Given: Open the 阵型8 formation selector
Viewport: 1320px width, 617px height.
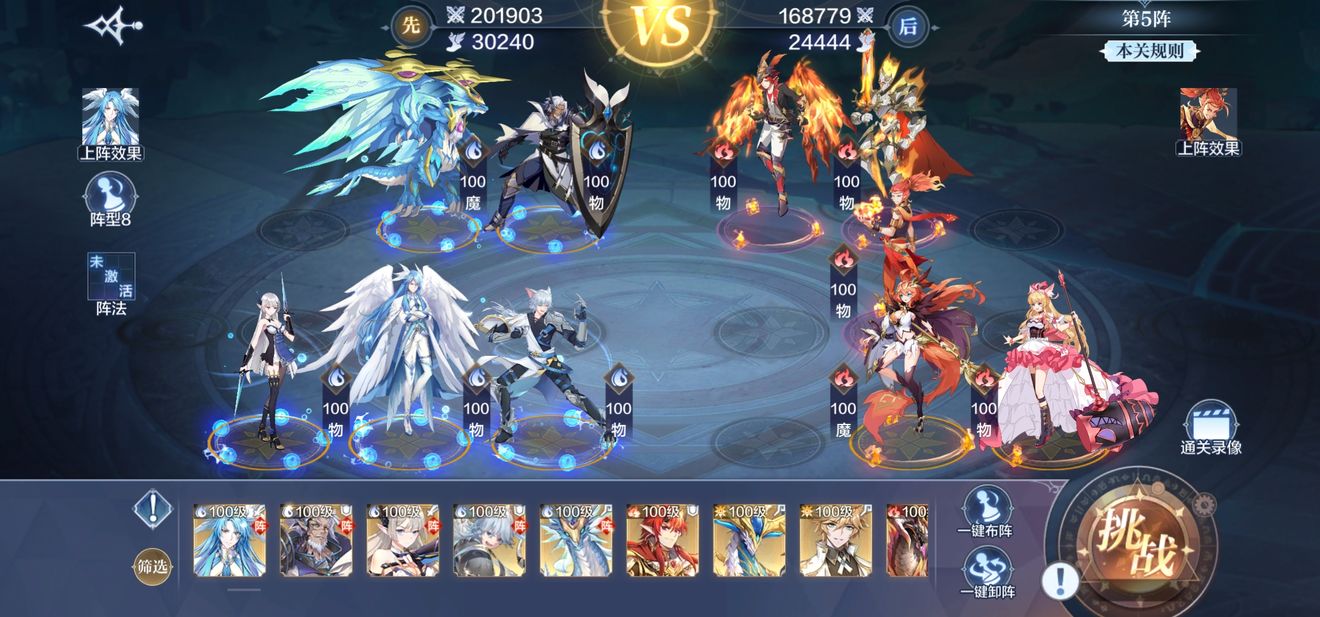Looking at the screenshot, I should coord(111,200).
